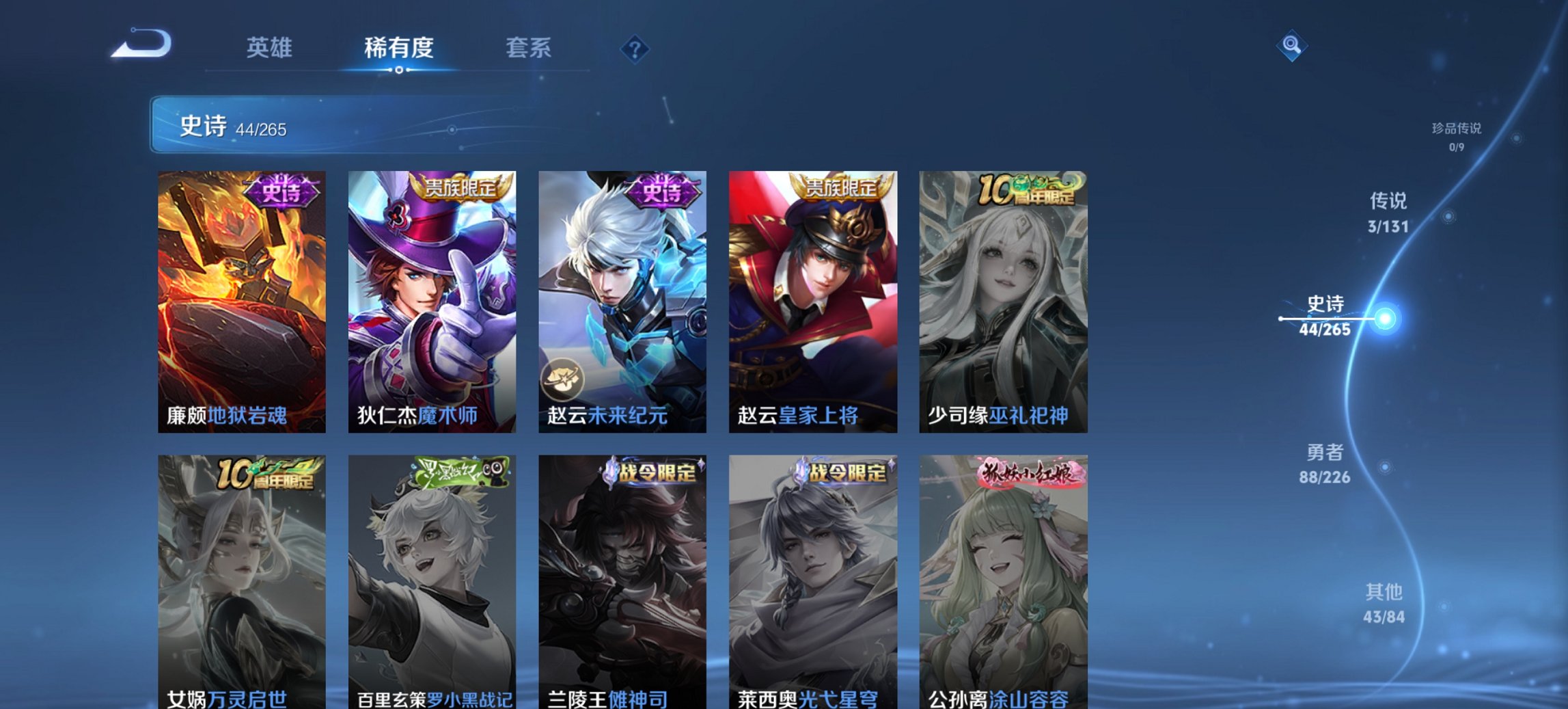Open the help question mark icon

(x=635, y=49)
